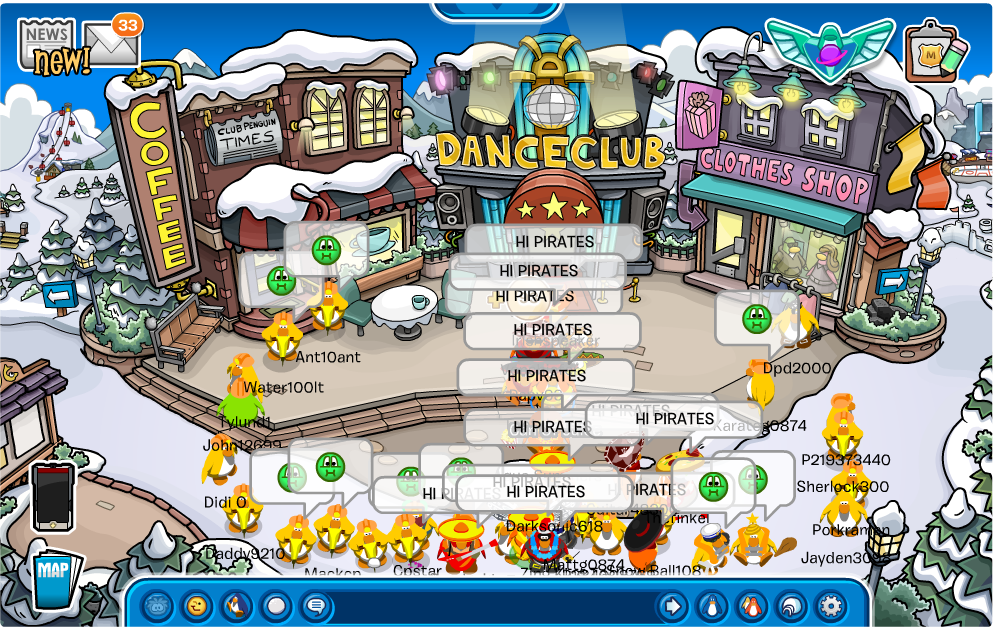The width and height of the screenshot is (996, 627).
Task: Open the penguin actions menu
Action: 236,606
